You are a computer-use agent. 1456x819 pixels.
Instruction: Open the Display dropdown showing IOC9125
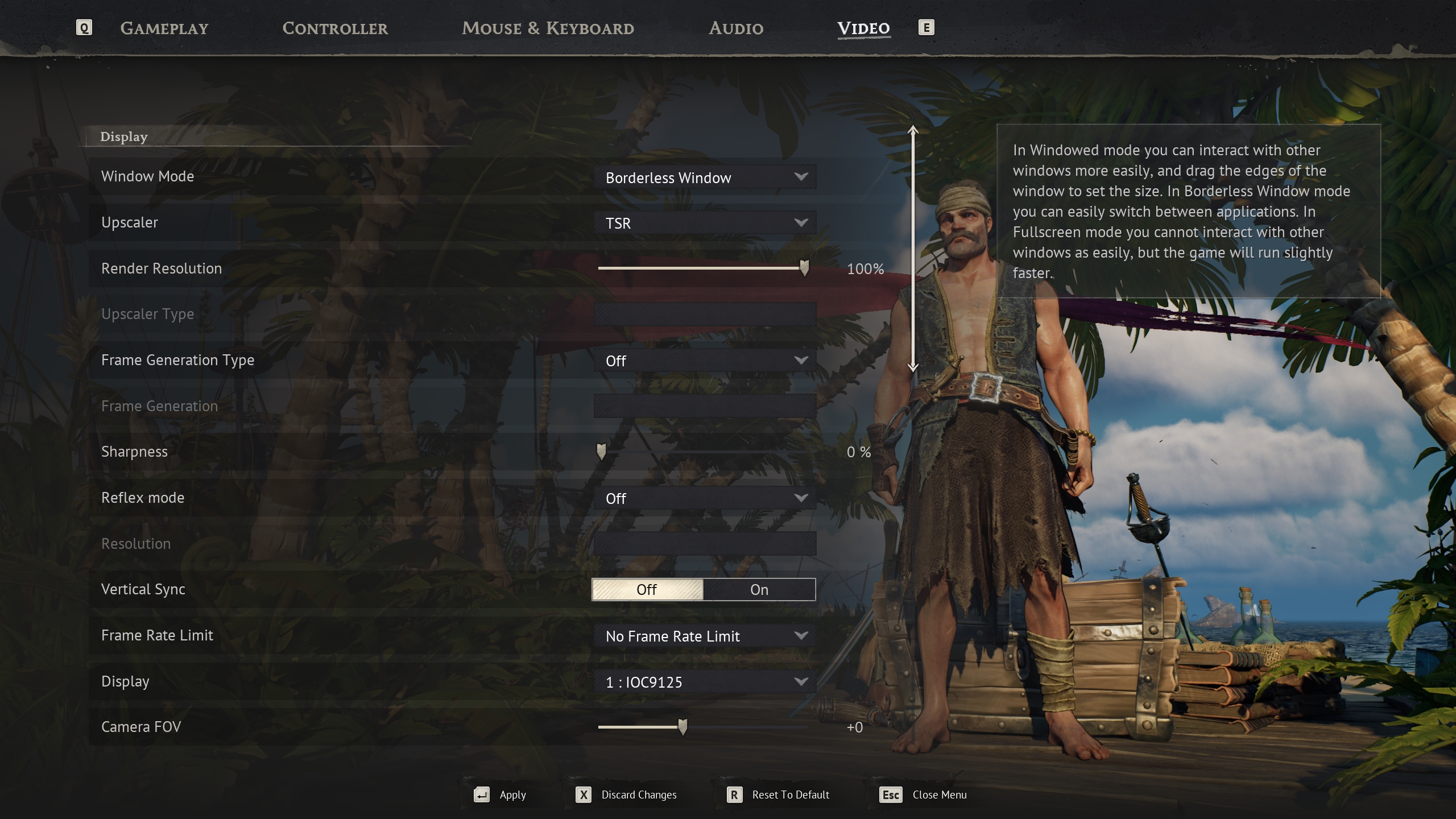coord(704,682)
